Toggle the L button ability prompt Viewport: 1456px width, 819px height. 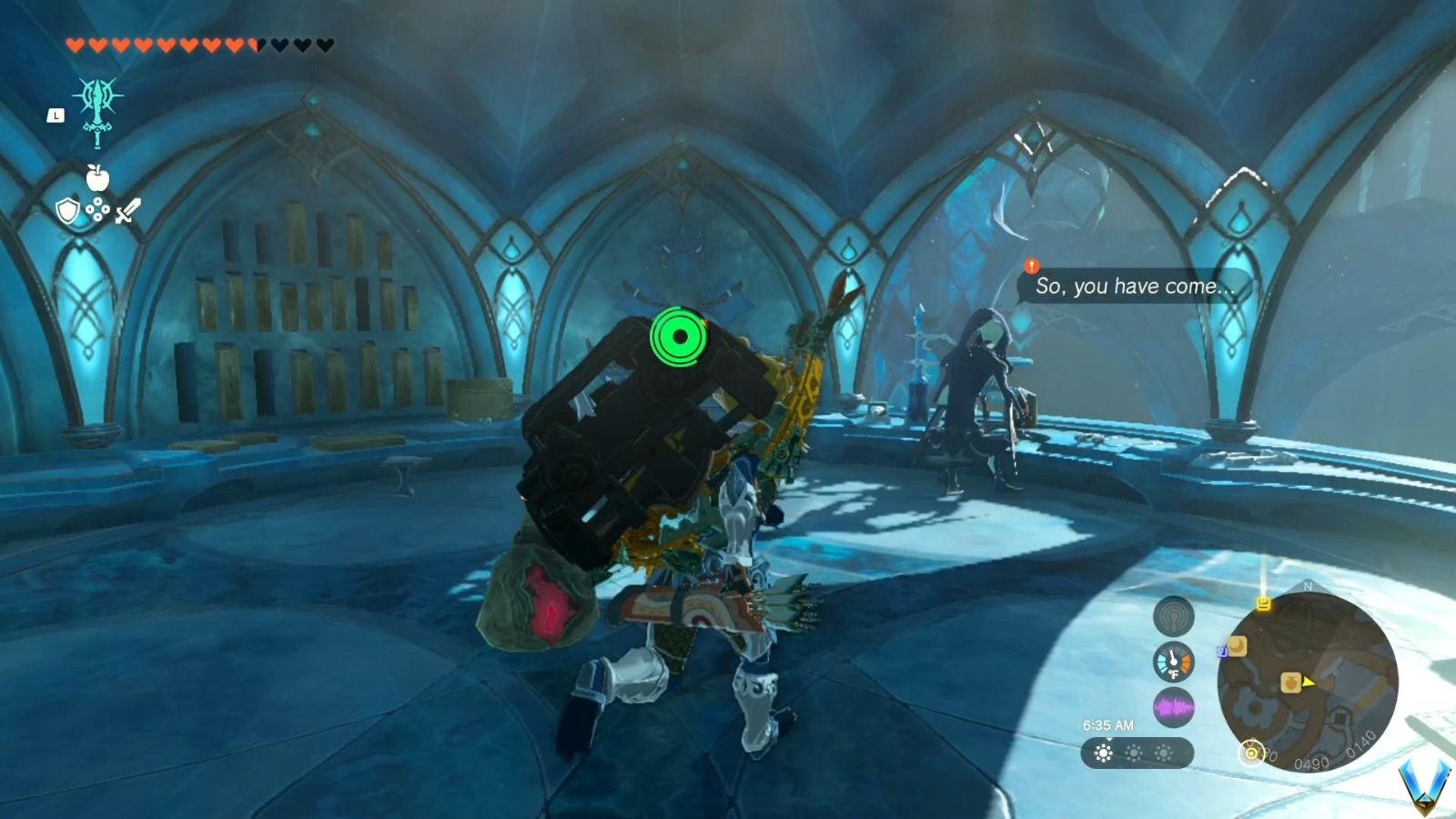(x=56, y=114)
